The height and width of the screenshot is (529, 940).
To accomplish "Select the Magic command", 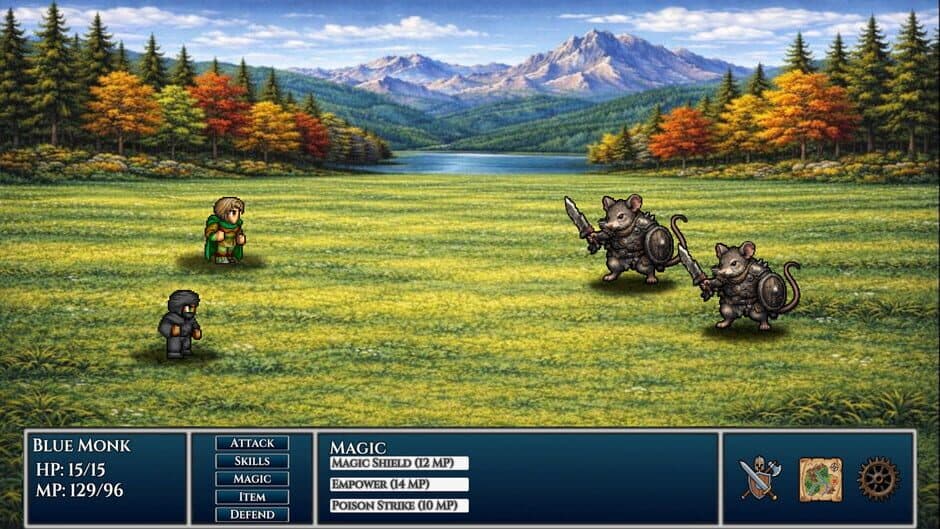I will click(252, 479).
